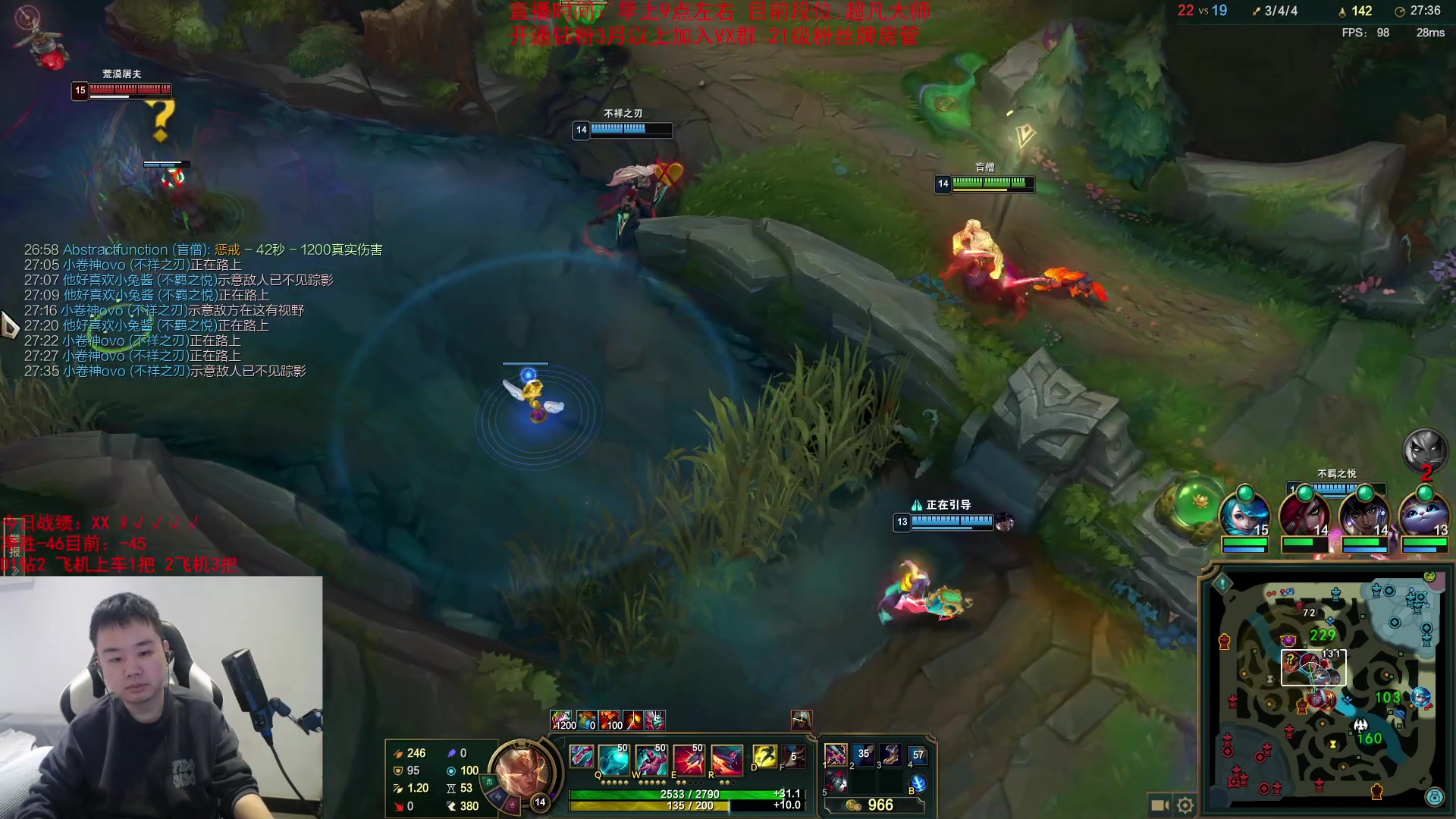
Task: Open the settings gear beside the minimap
Action: point(1185,805)
